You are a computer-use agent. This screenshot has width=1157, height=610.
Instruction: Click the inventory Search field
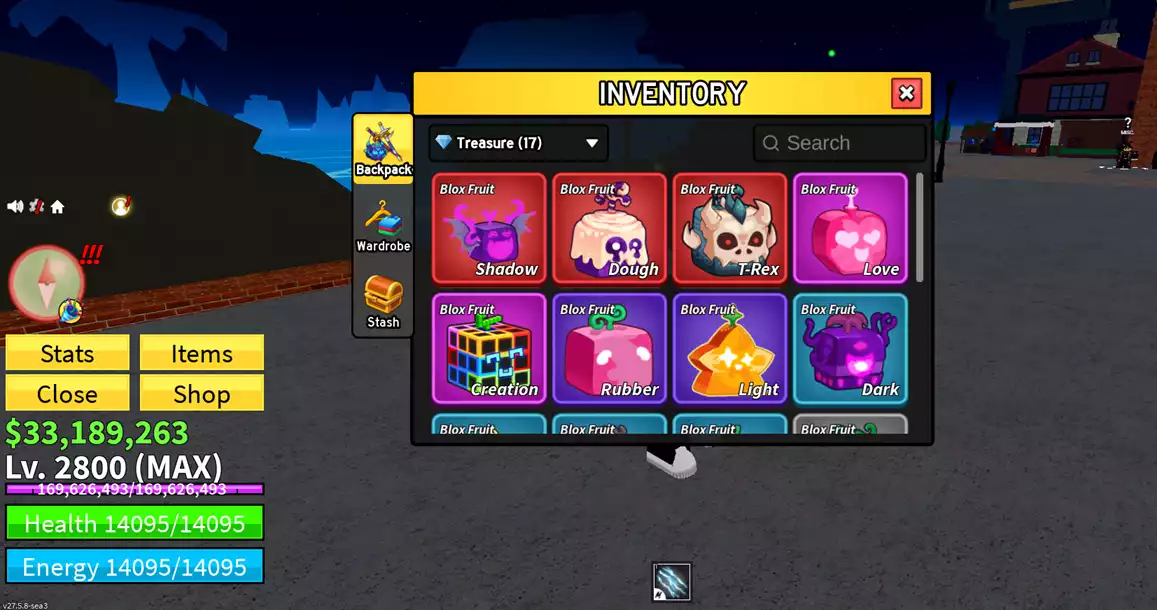pos(840,143)
